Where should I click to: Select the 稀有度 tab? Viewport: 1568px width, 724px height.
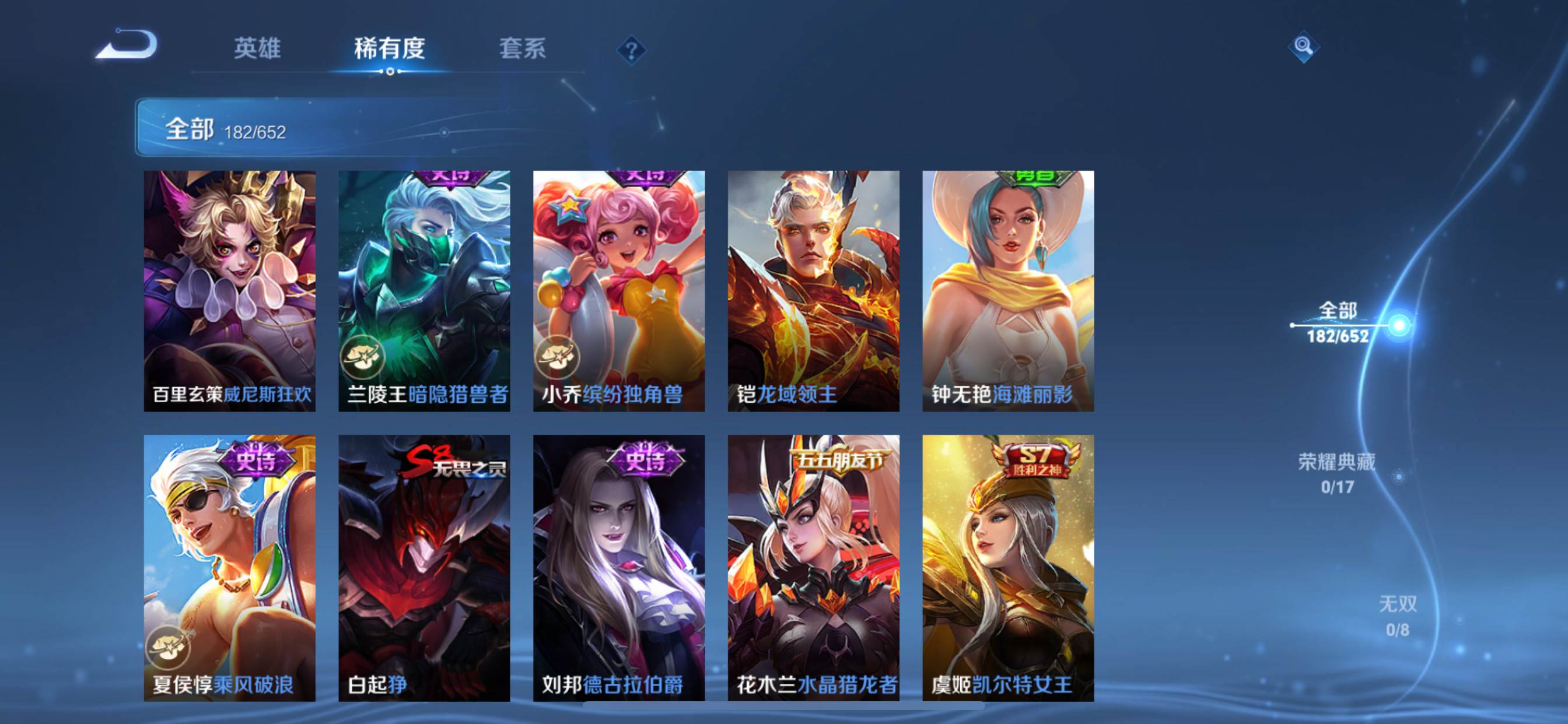[x=390, y=48]
